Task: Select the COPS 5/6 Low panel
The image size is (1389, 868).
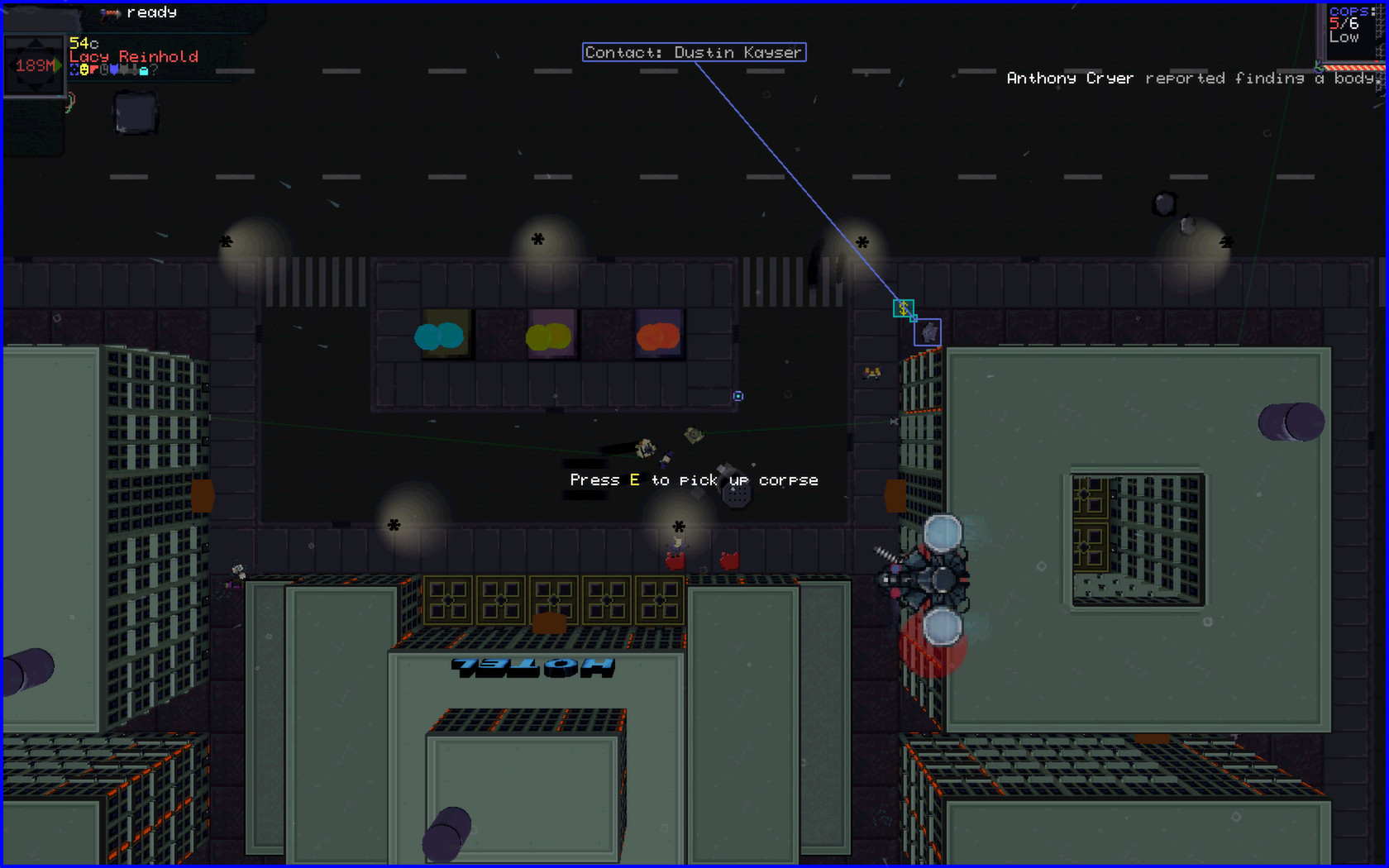Action: 1350,23
